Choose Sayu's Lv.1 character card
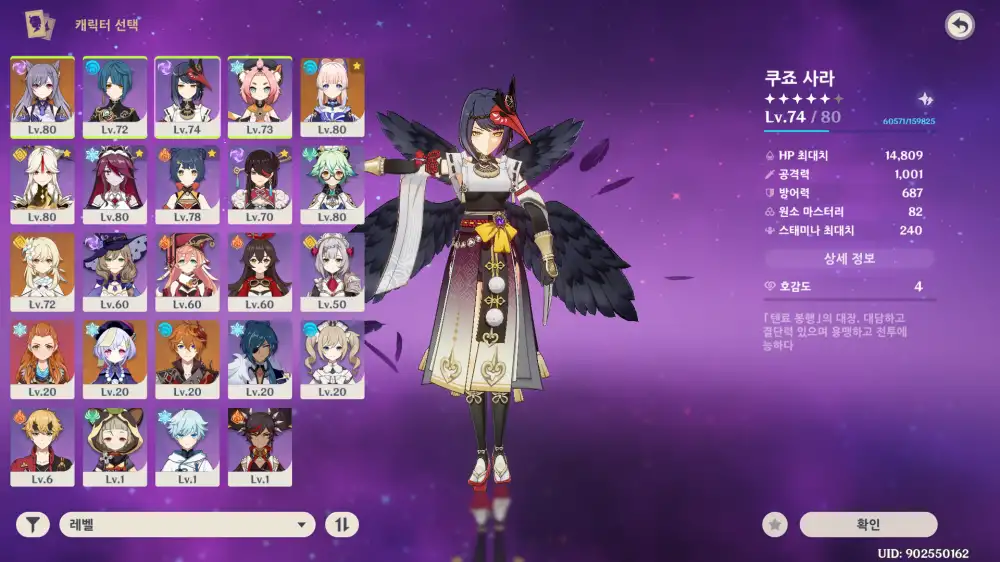The width and height of the screenshot is (1000, 562). (115, 445)
